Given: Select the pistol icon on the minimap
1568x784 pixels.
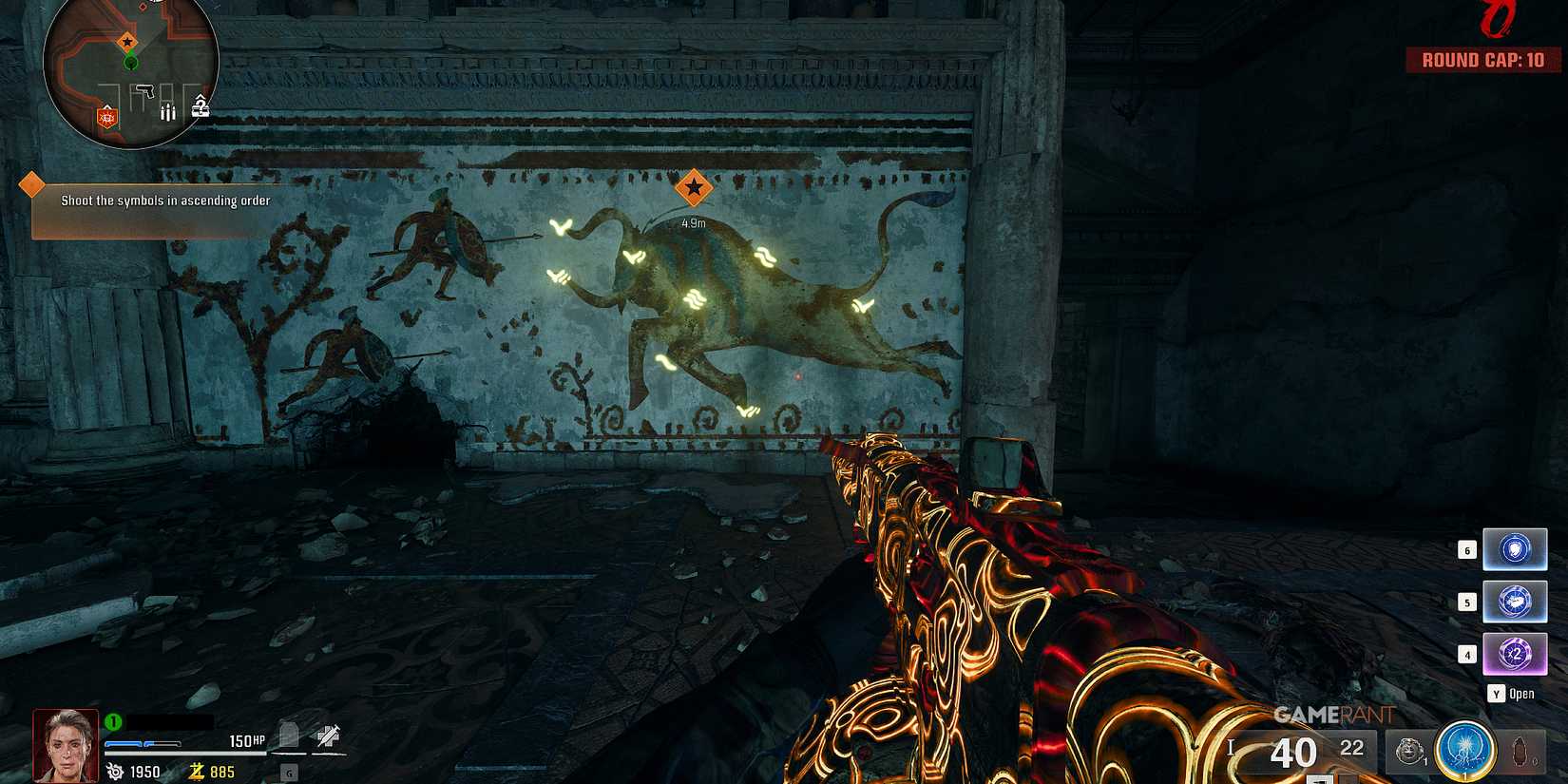Looking at the screenshot, I should 144,90.
